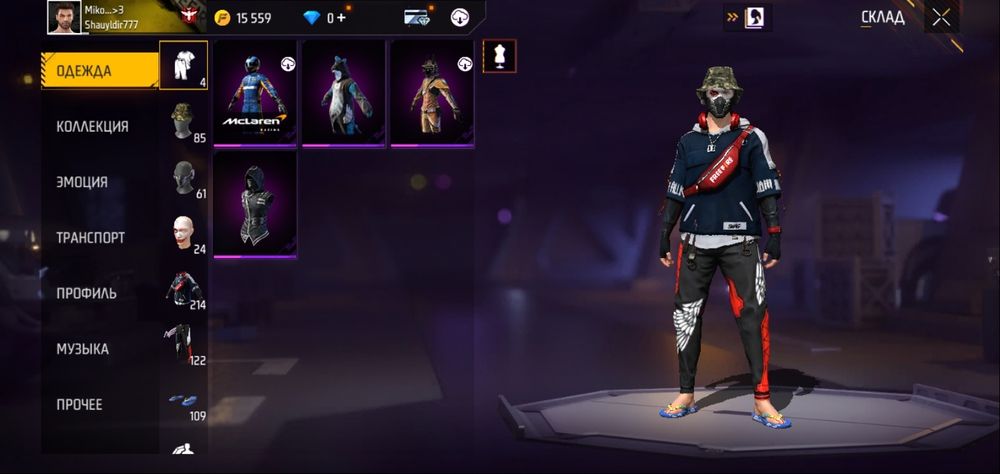Image resolution: width=1000 pixels, height=474 pixels.
Task: Select the face subcategory with 24 items
Action: point(183,233)
